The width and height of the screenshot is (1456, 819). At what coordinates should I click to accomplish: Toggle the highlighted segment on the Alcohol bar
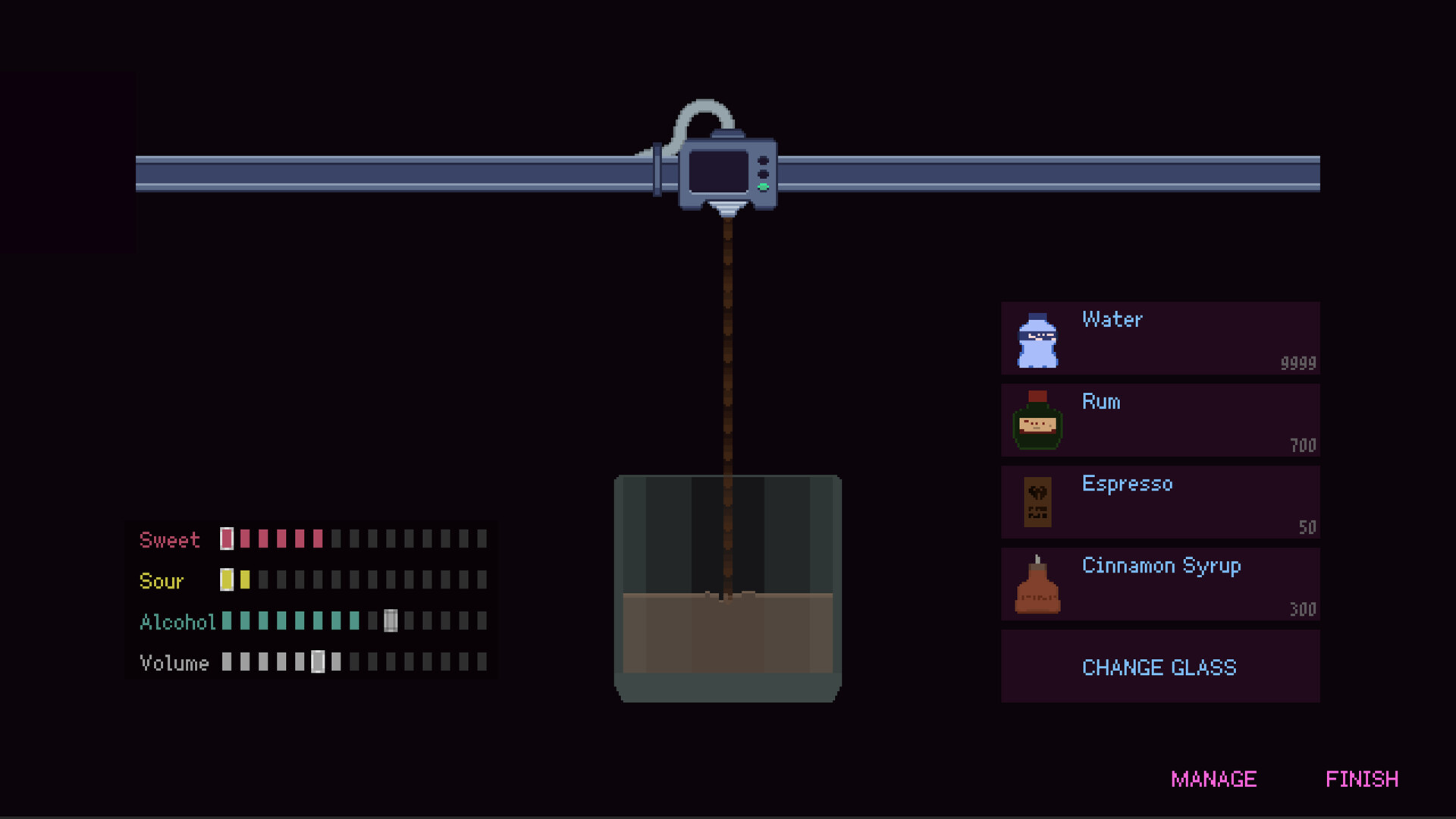coord(391,622)
